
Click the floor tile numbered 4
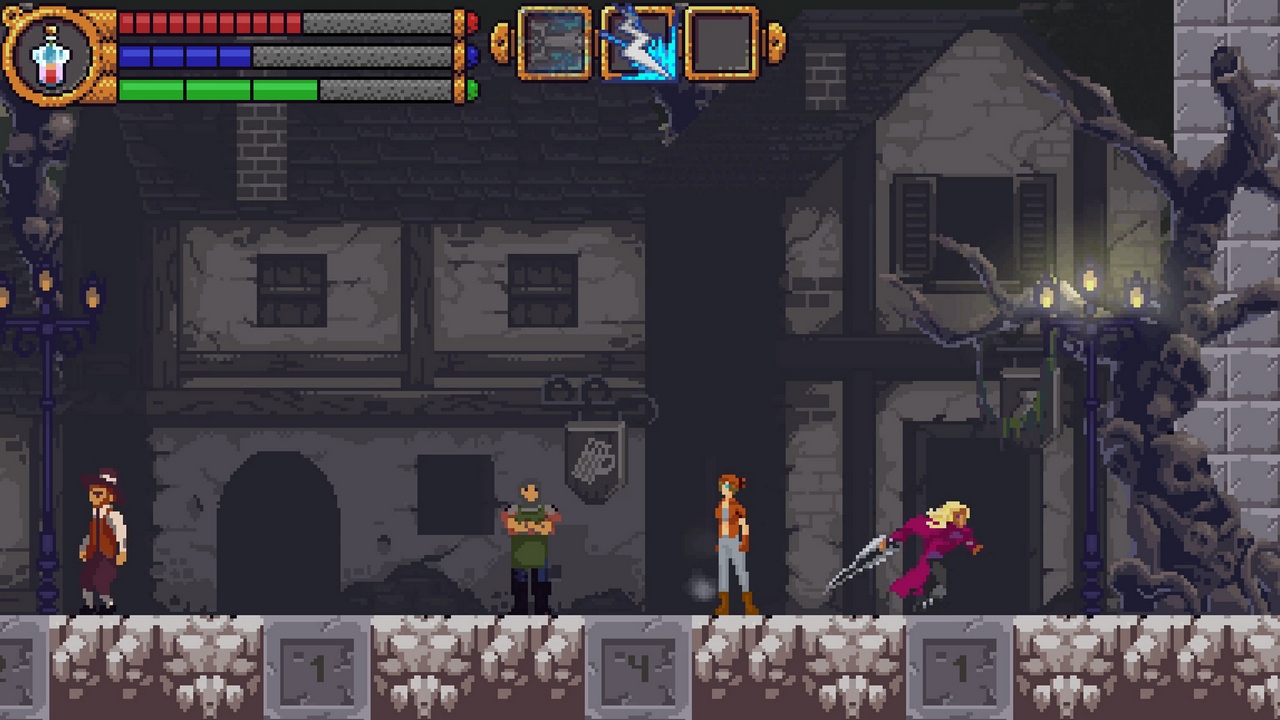point(638,668)
